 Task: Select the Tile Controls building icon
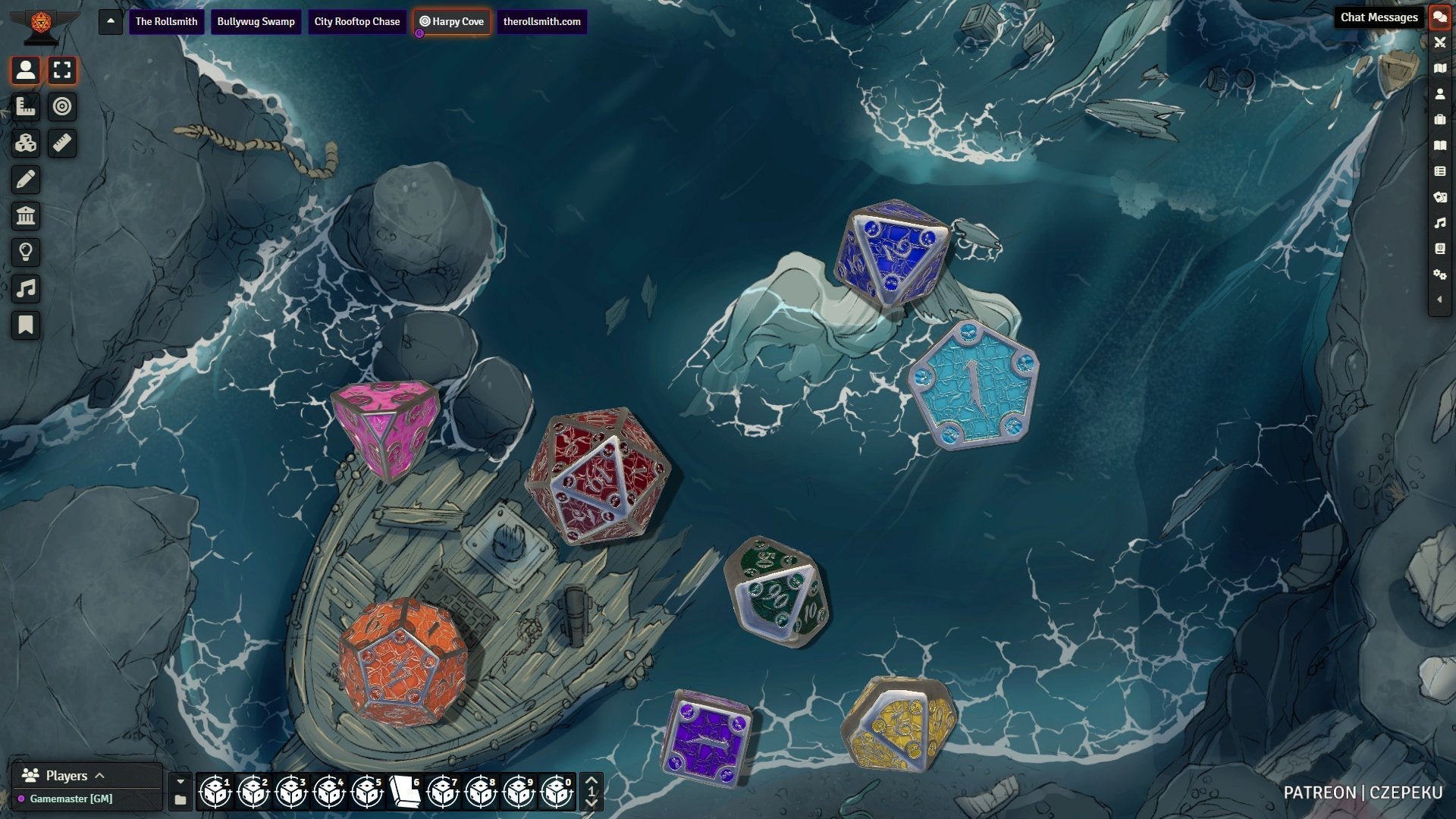pos(26,216)
